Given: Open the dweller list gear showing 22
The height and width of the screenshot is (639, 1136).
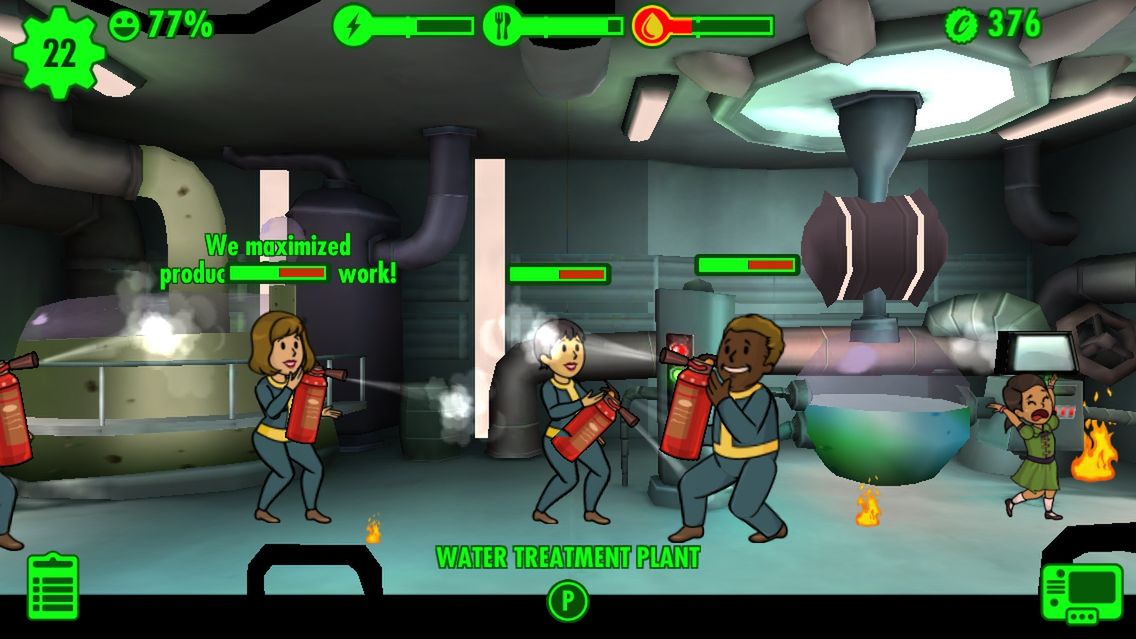Looking at the screenshot, I should (58, 52).
